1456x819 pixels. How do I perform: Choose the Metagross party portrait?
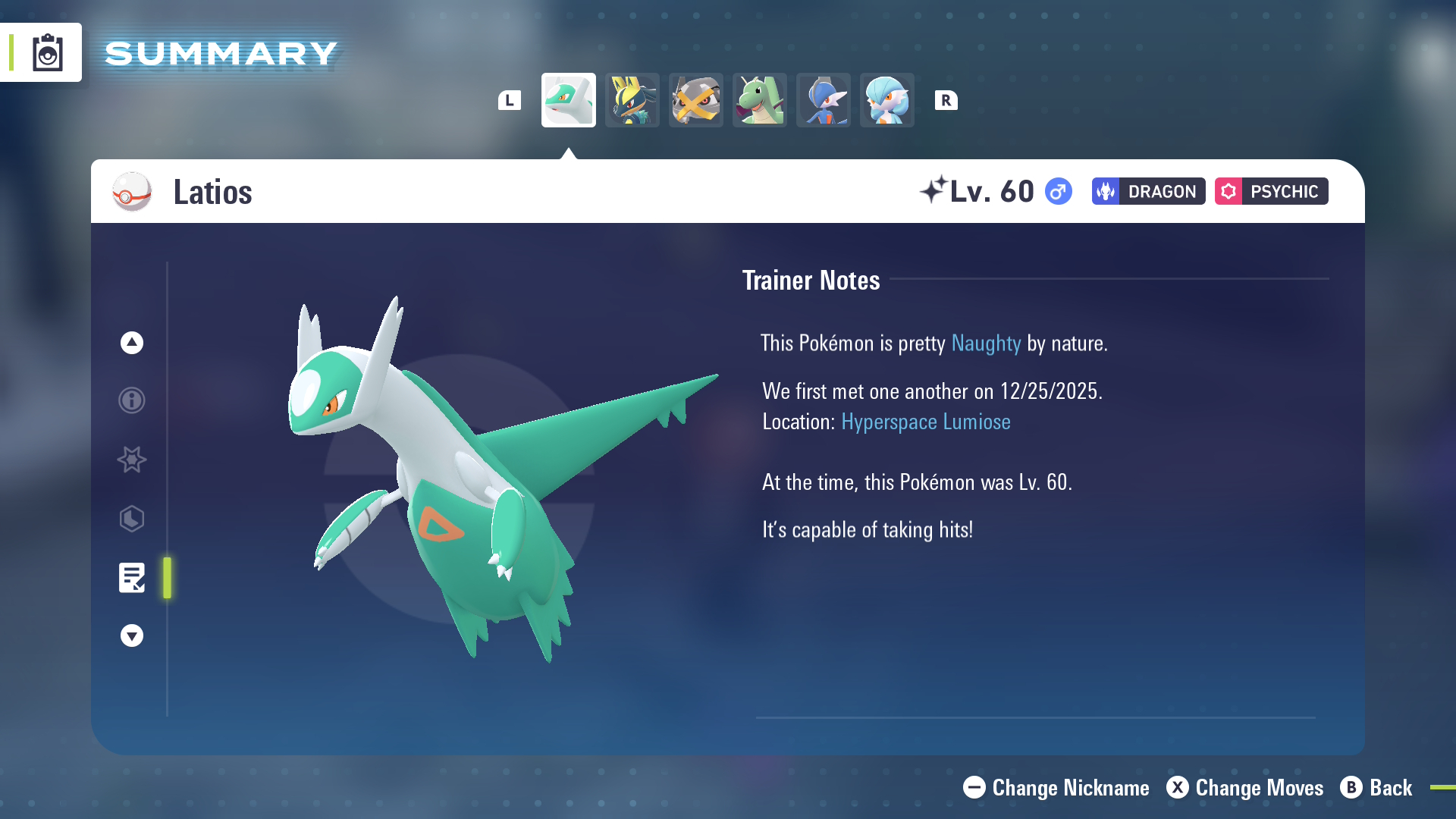pyautogui.click(x=695, y=100)
